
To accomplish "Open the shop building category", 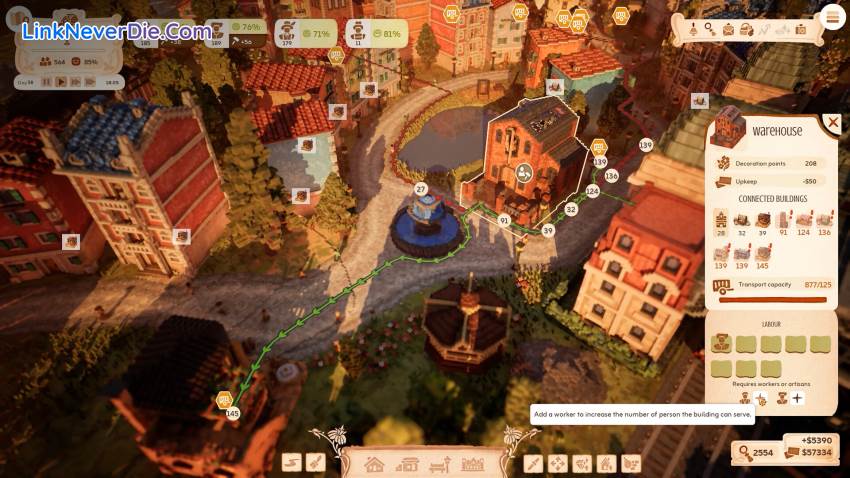I will click(x=407, y=464).
